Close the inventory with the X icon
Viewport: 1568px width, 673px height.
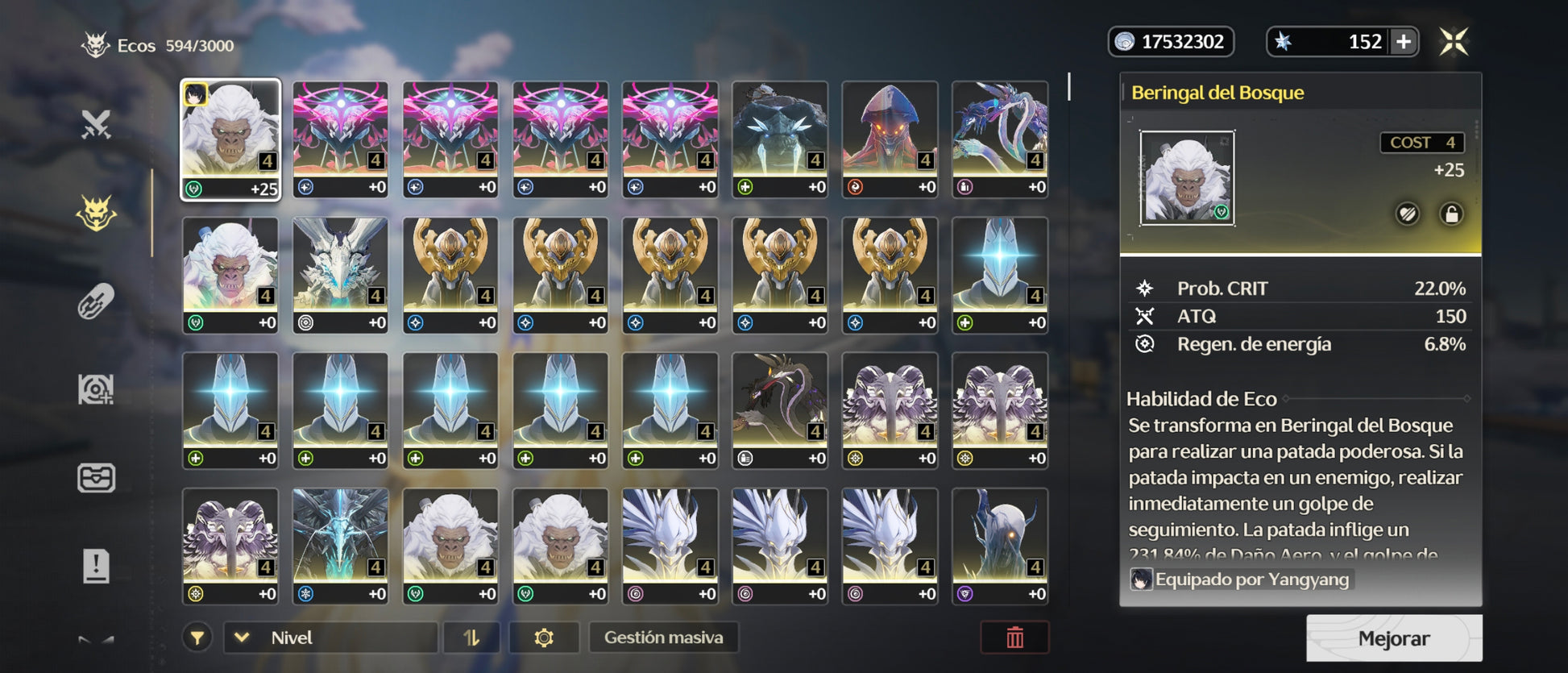[x=1454, y=42]
